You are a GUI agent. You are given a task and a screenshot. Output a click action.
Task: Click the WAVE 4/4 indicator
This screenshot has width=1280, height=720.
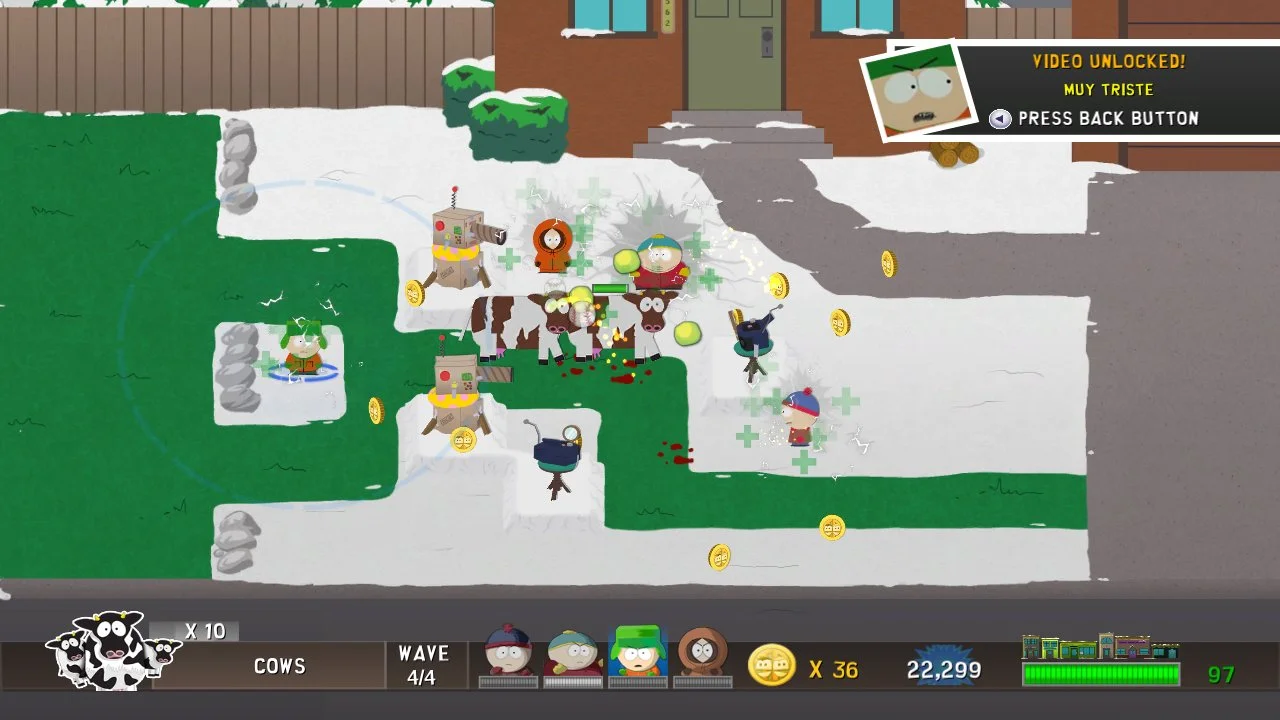[x=424, y=665]
